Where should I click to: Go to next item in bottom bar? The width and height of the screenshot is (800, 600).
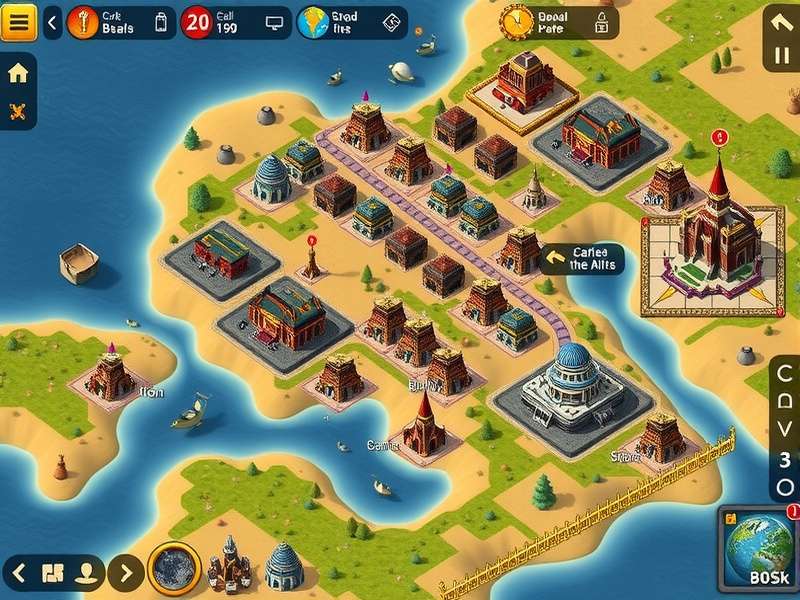pyautogui.click(x=125, y=573)
